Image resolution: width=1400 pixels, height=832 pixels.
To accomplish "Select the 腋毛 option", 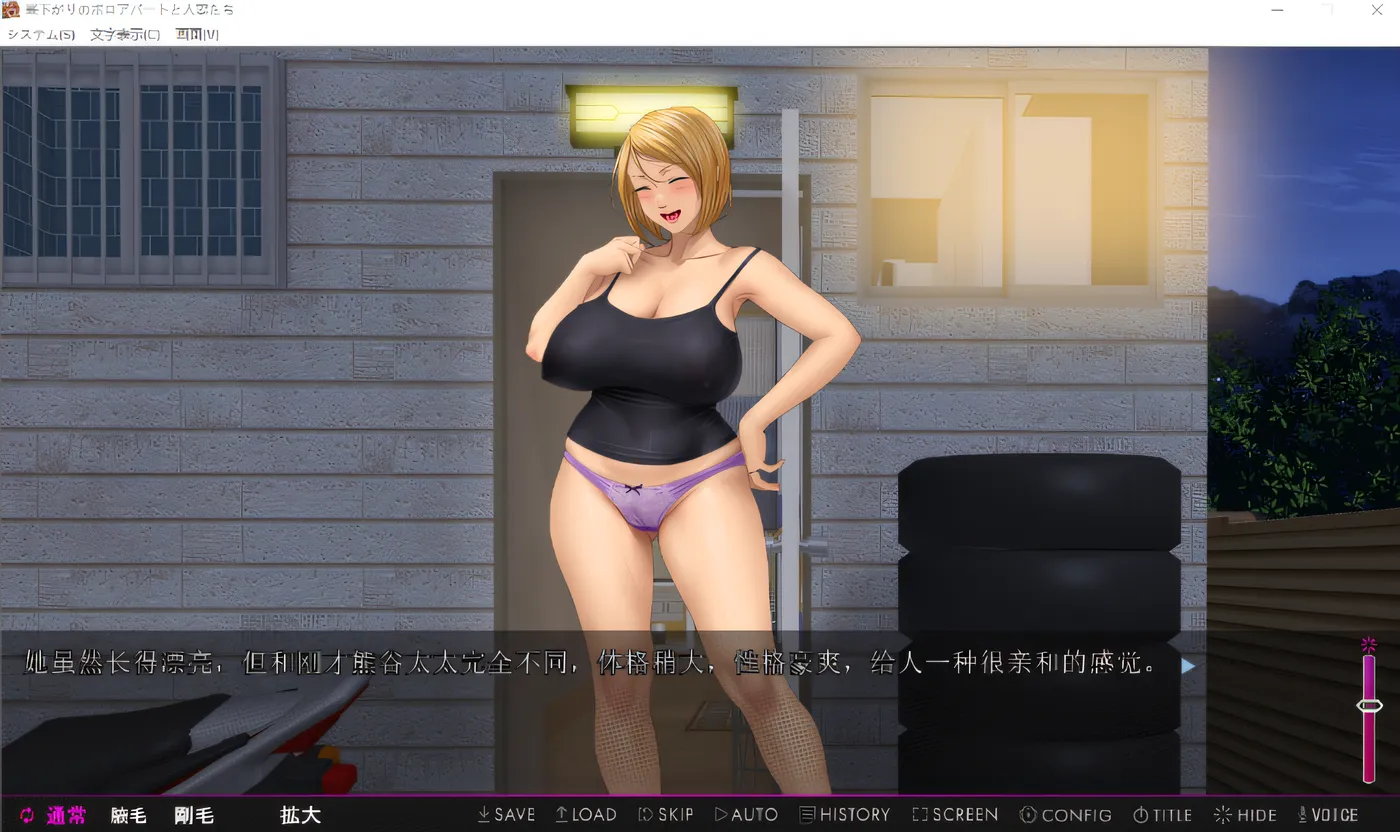I will pyautogui.click(x=128, y=815).
